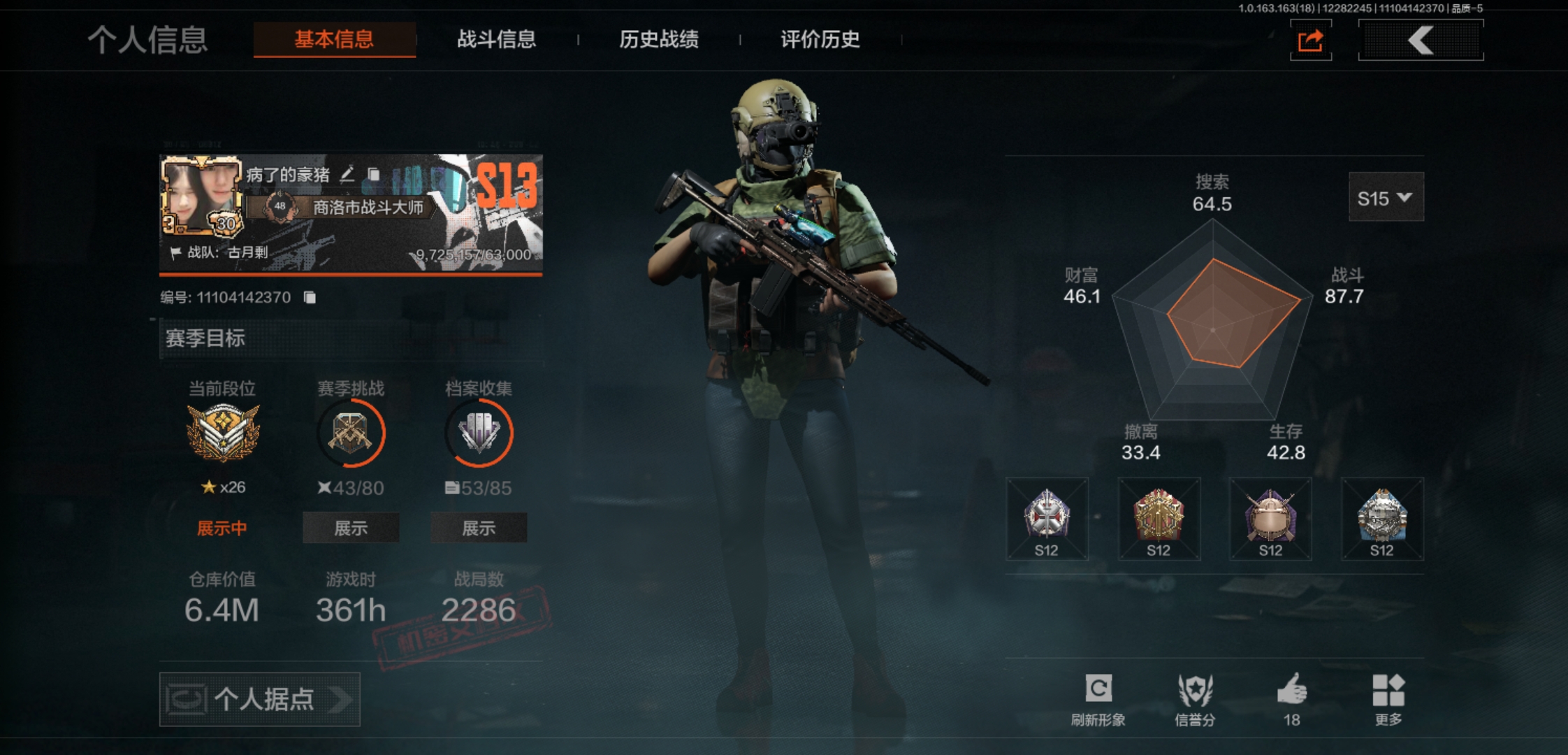The image size is (1568, 755).
Task: Select the 评价历史 tab
Action: (820, 39)
